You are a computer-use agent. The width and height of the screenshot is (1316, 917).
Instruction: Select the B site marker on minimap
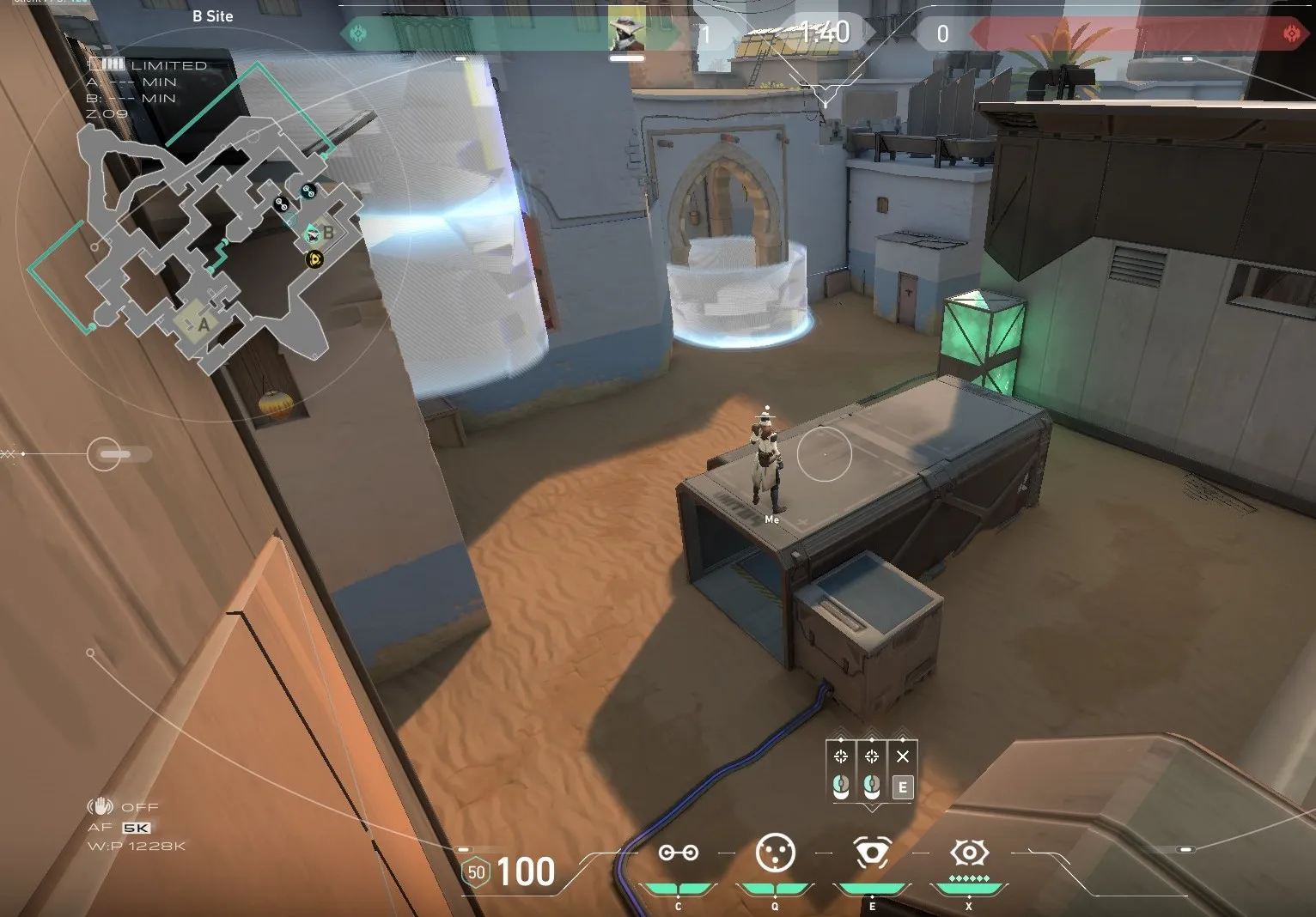(x=326, y=233)
